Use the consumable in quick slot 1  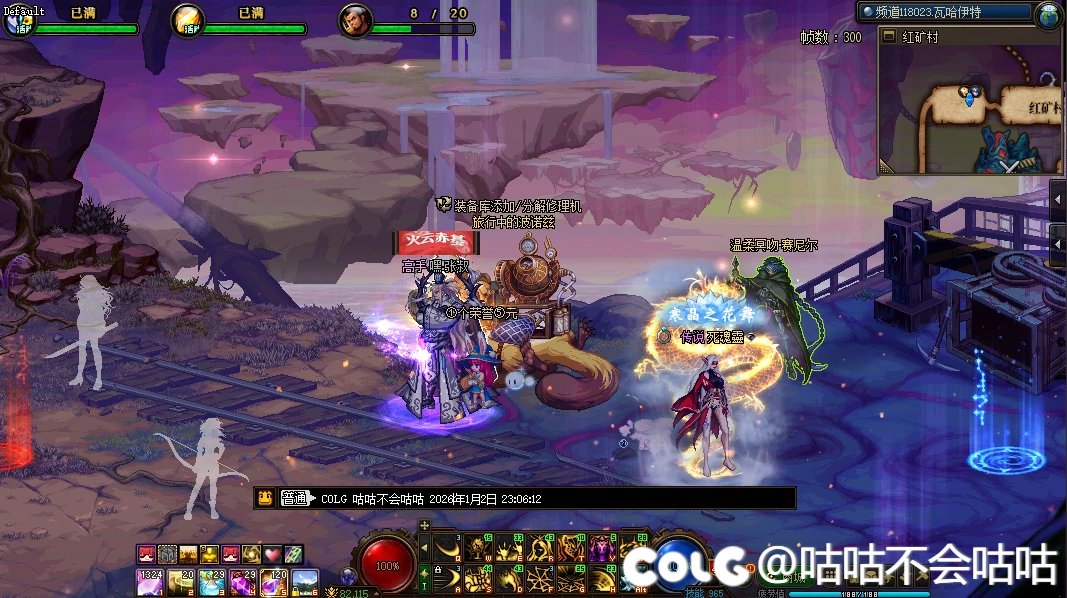coord(151,581)
